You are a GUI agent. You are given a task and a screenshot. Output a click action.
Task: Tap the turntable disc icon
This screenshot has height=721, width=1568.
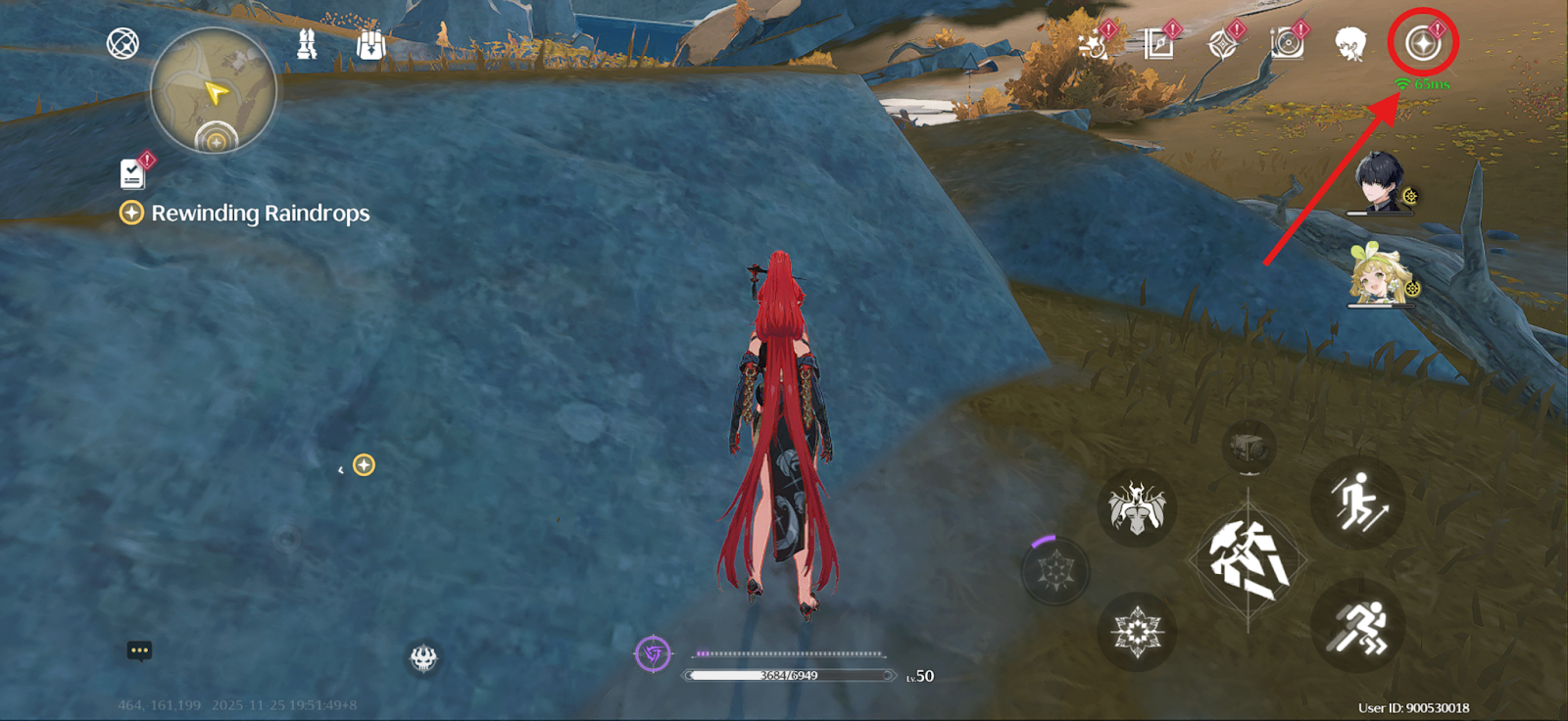(x=1287, y=43)
